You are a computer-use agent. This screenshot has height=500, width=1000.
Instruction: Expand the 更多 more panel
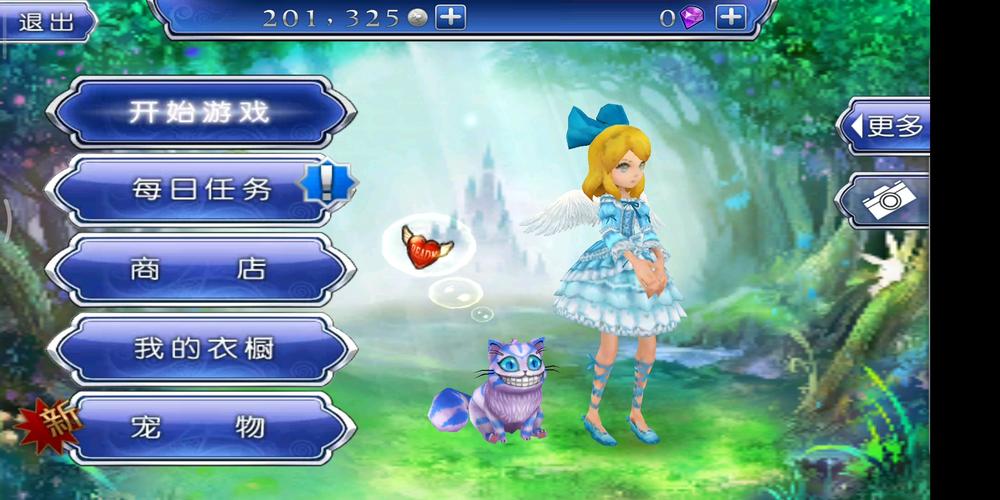pos(885,126)
